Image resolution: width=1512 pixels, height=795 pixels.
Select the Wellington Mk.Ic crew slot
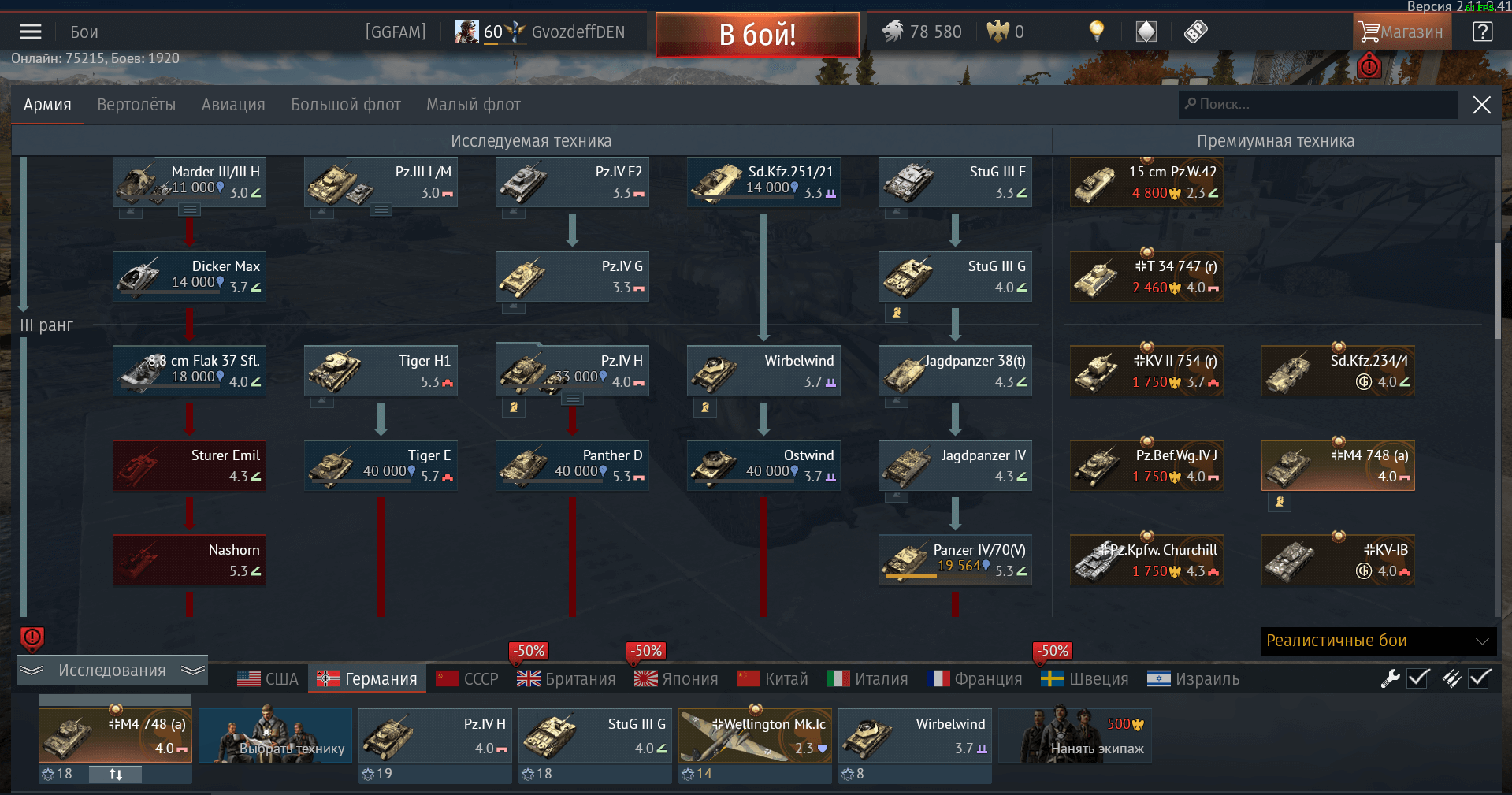point(755,736)
